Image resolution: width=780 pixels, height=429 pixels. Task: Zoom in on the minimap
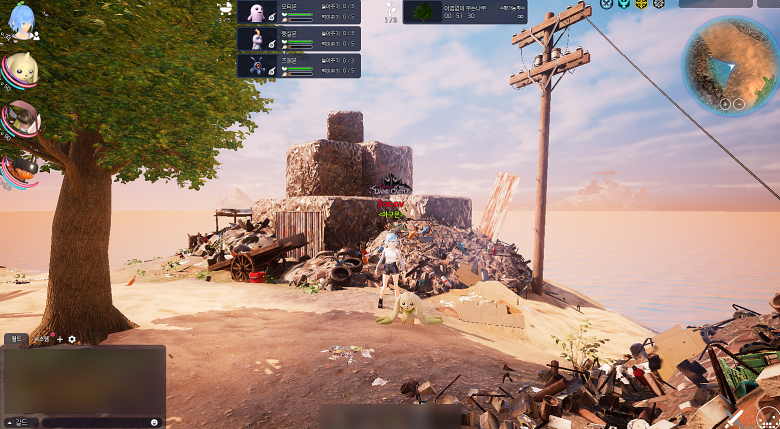point(725,103)
